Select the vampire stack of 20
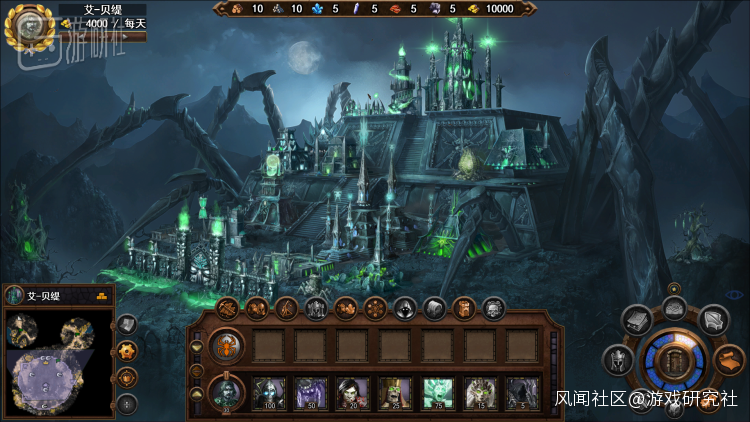Image resolution: width=750 pixels, height=422 pixels. tap(352, 392)
